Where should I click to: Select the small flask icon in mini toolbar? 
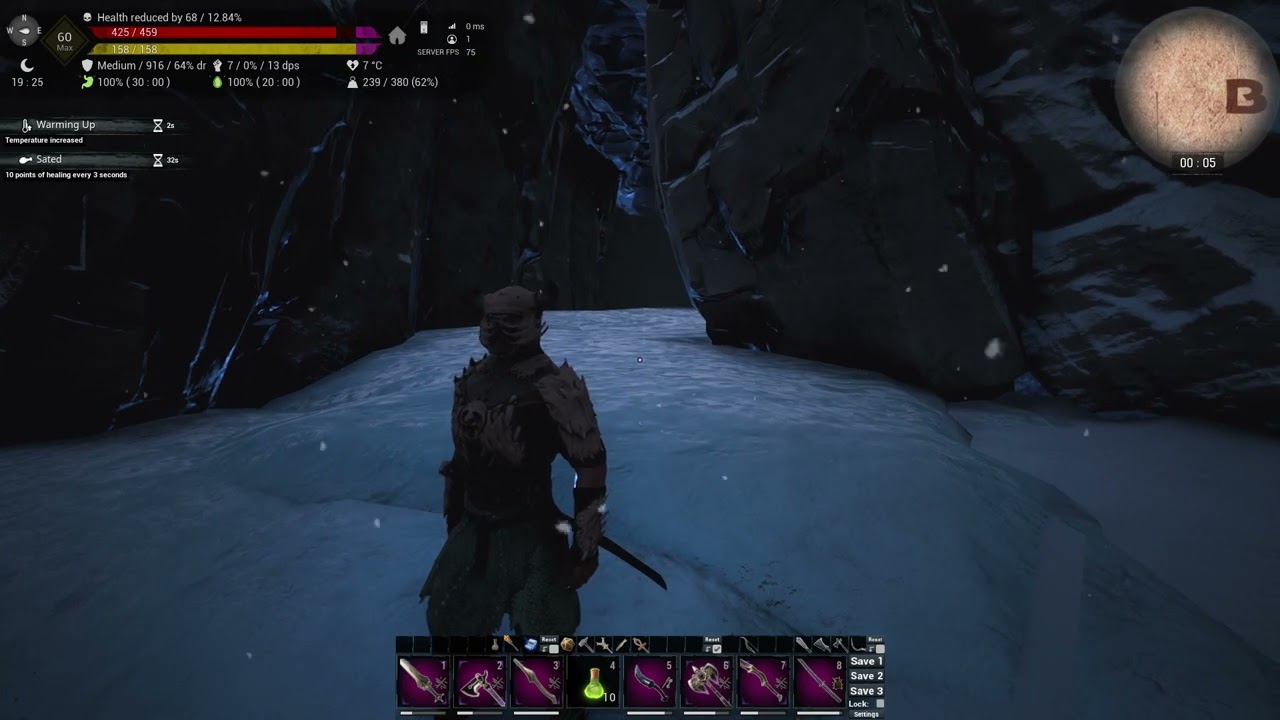tap(494, 645)
